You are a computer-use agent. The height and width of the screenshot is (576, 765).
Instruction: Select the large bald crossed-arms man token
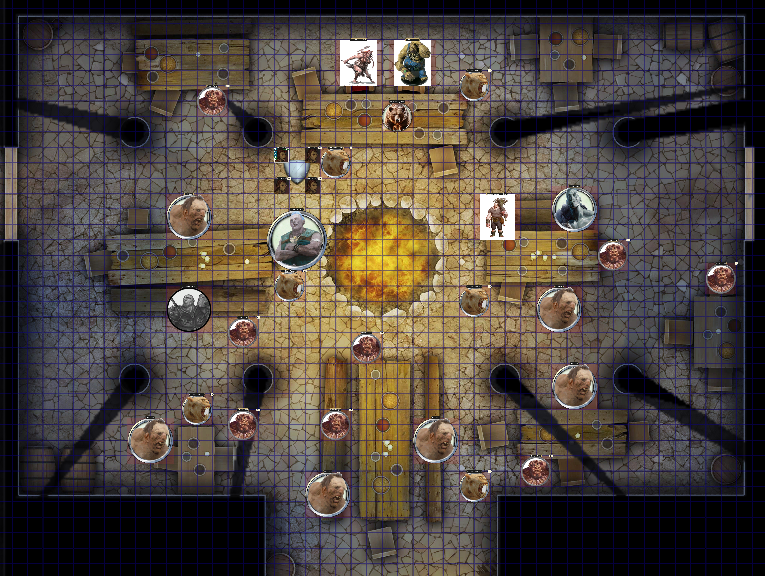coord(297,241)
